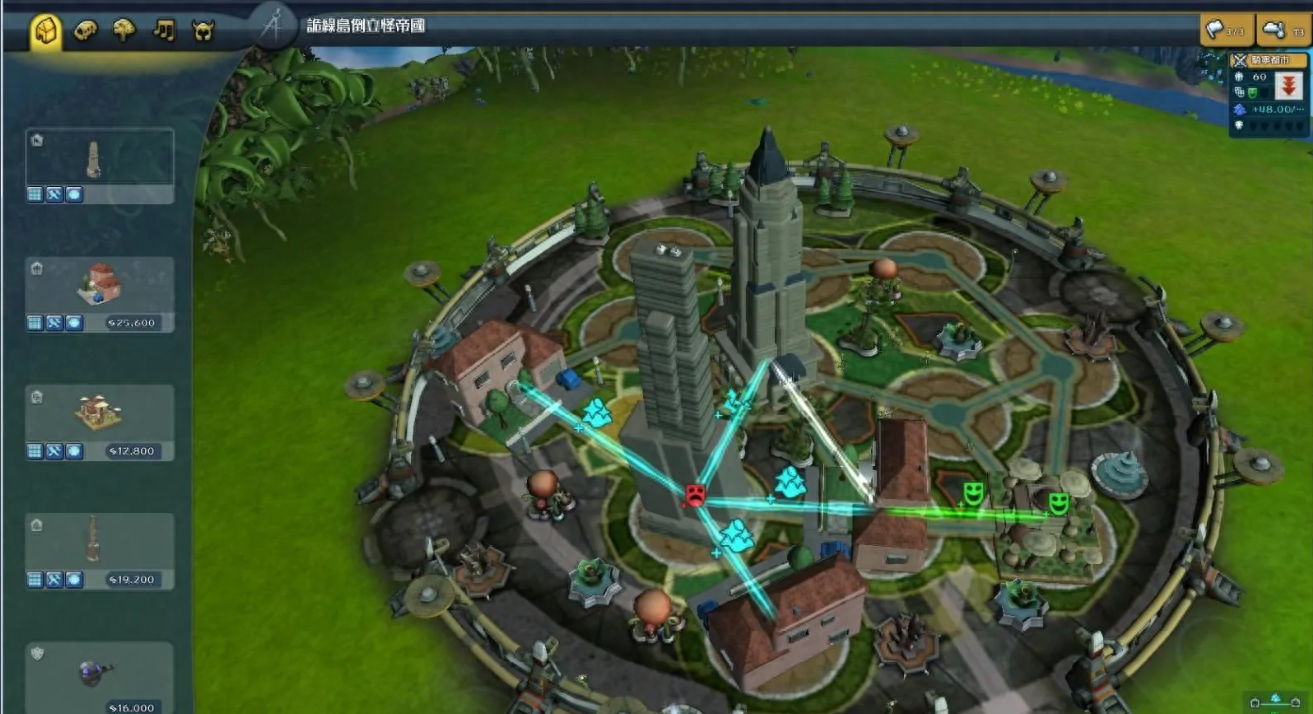
Task: Click the green happy mask near the fountain building
Action: pos(1058,502)
